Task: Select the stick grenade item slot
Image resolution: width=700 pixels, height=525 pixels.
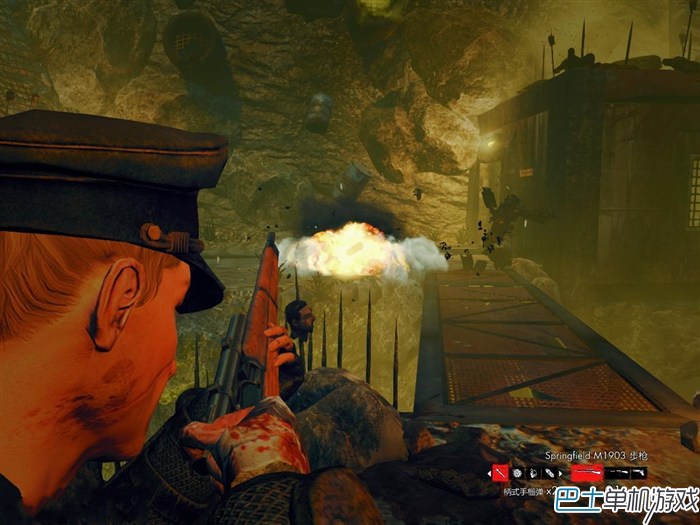Action: click(501, 472)
